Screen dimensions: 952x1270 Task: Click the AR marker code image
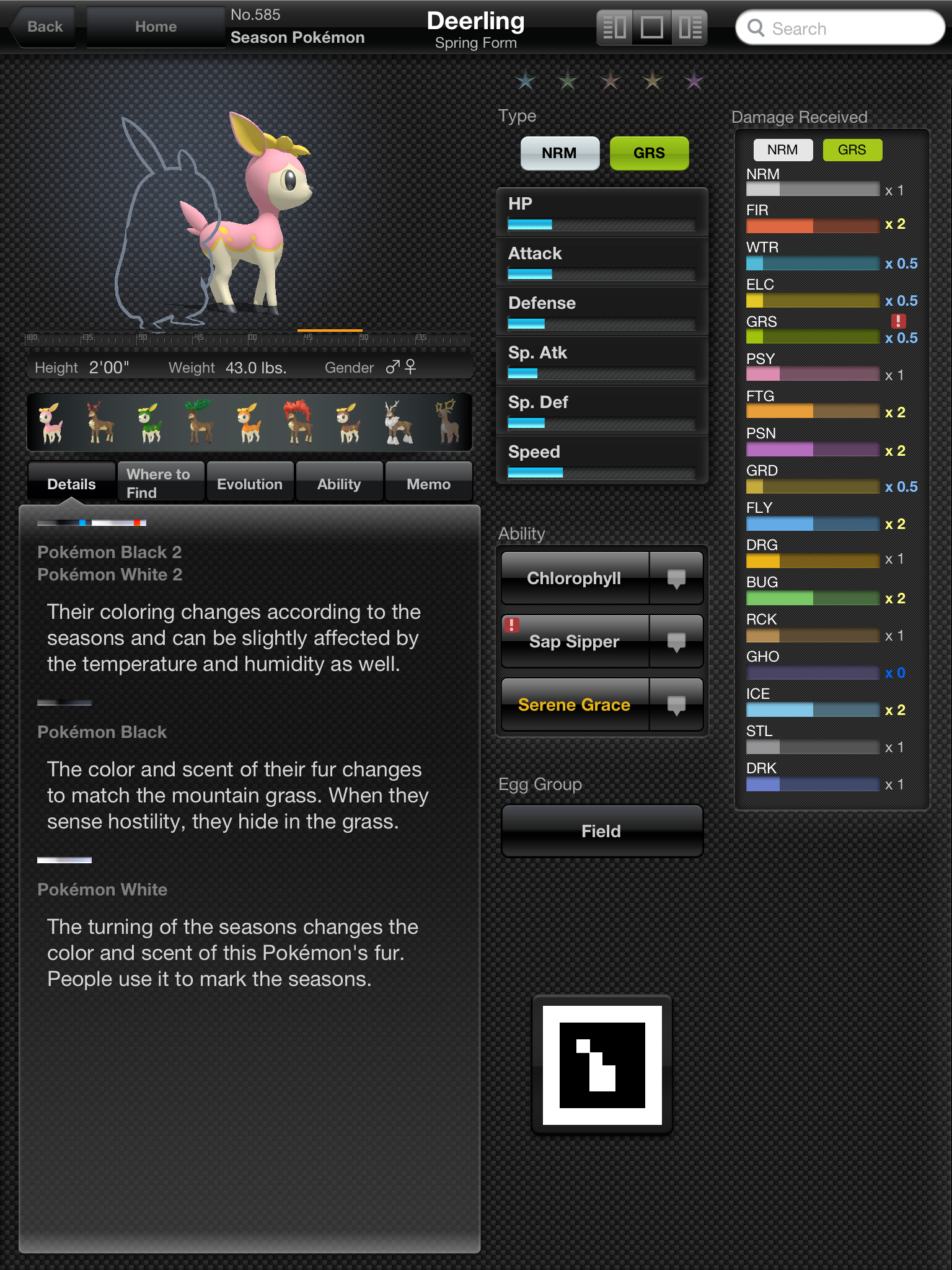601,1065
